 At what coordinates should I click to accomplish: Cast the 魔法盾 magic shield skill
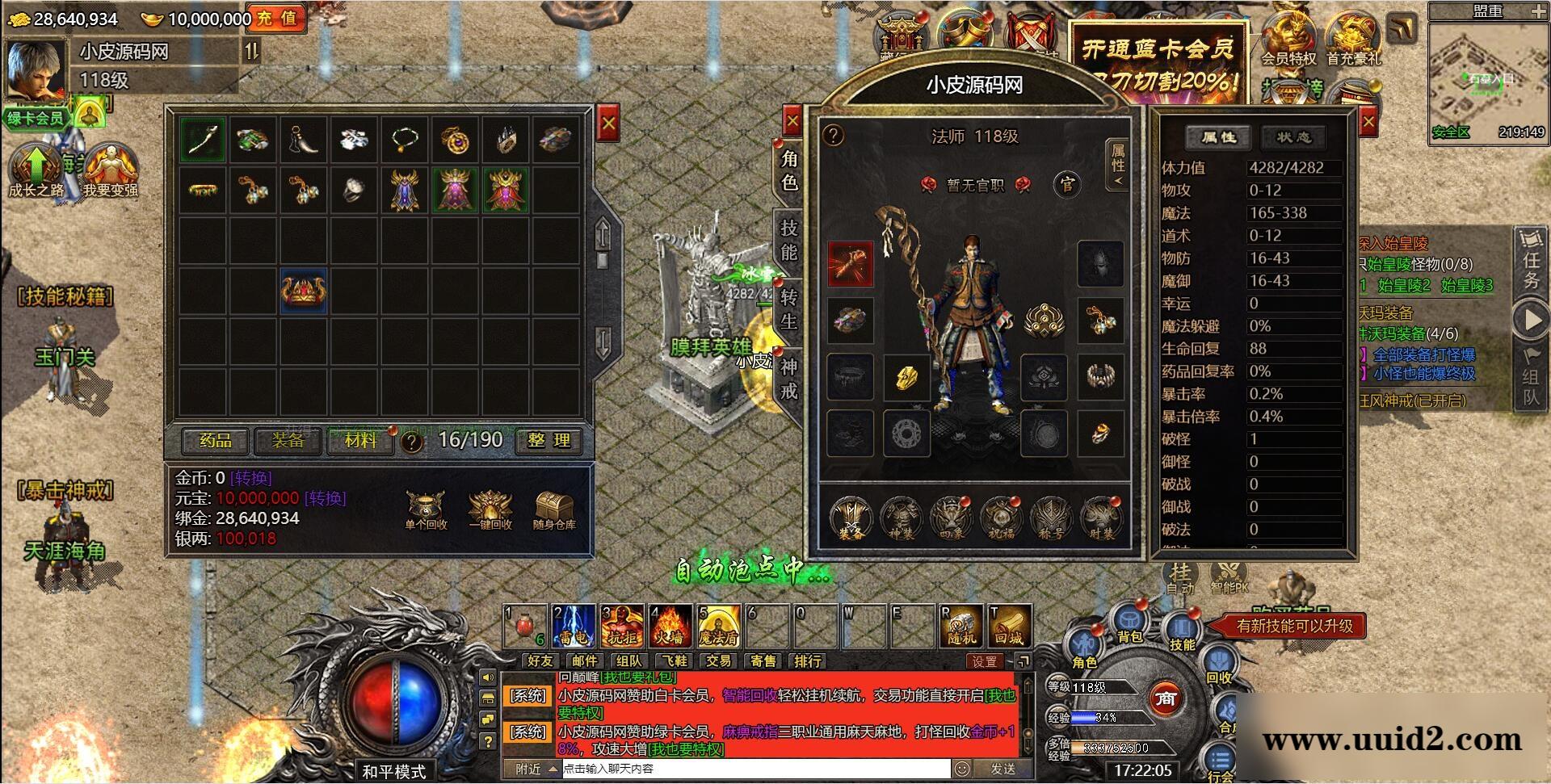pyautogui.click(x=718, y=625)
